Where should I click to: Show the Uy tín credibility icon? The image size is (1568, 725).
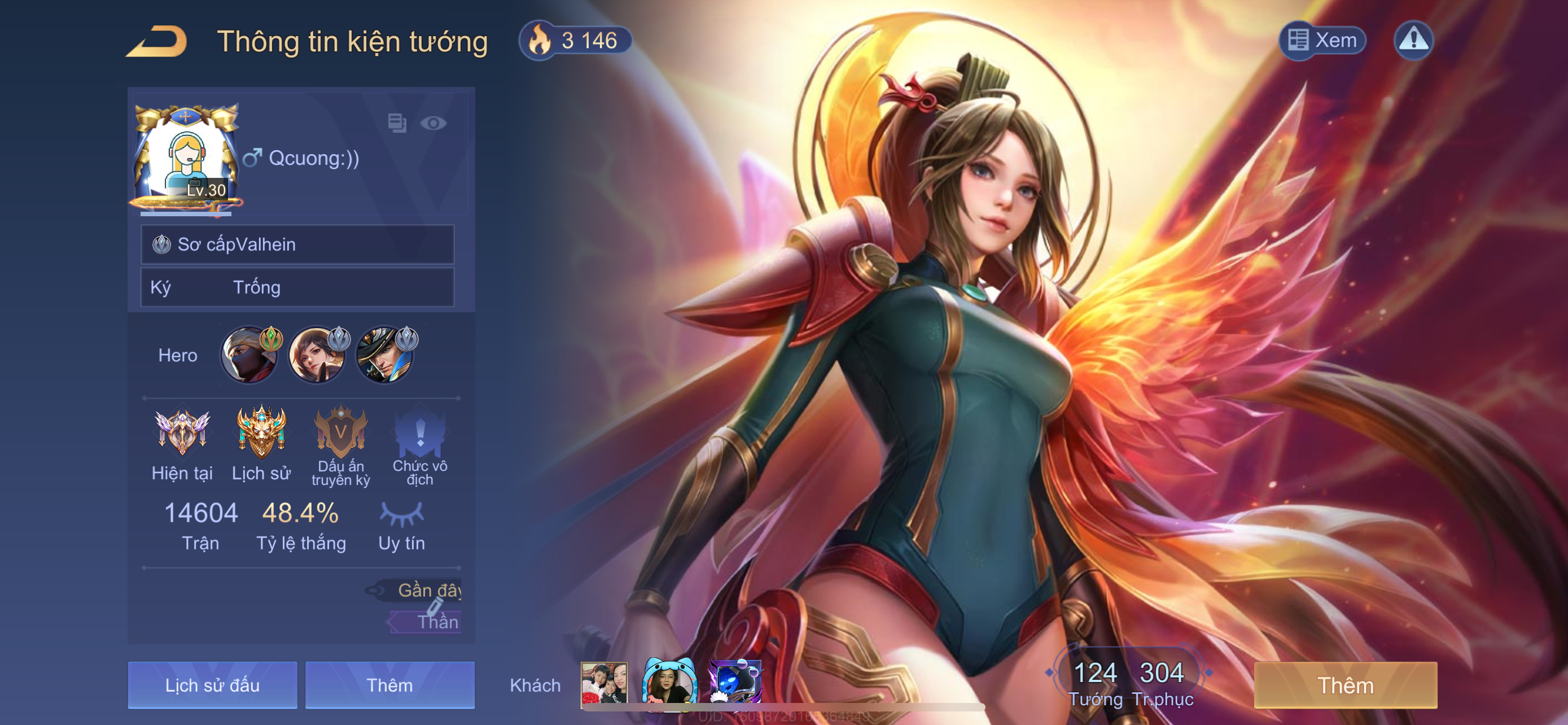click(401, 514)
